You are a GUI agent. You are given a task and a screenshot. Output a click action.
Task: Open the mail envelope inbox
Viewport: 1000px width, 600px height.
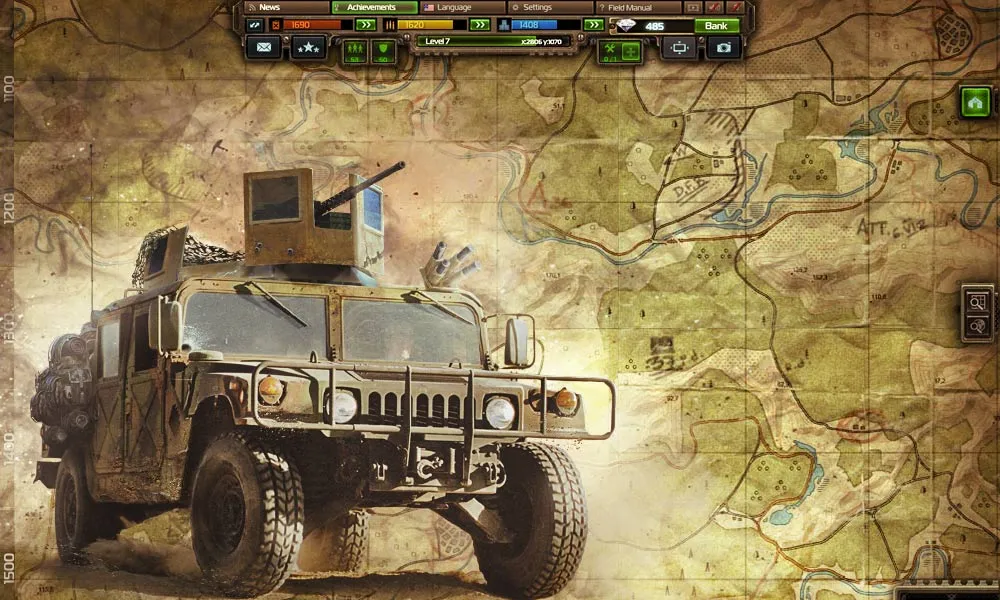263,47
